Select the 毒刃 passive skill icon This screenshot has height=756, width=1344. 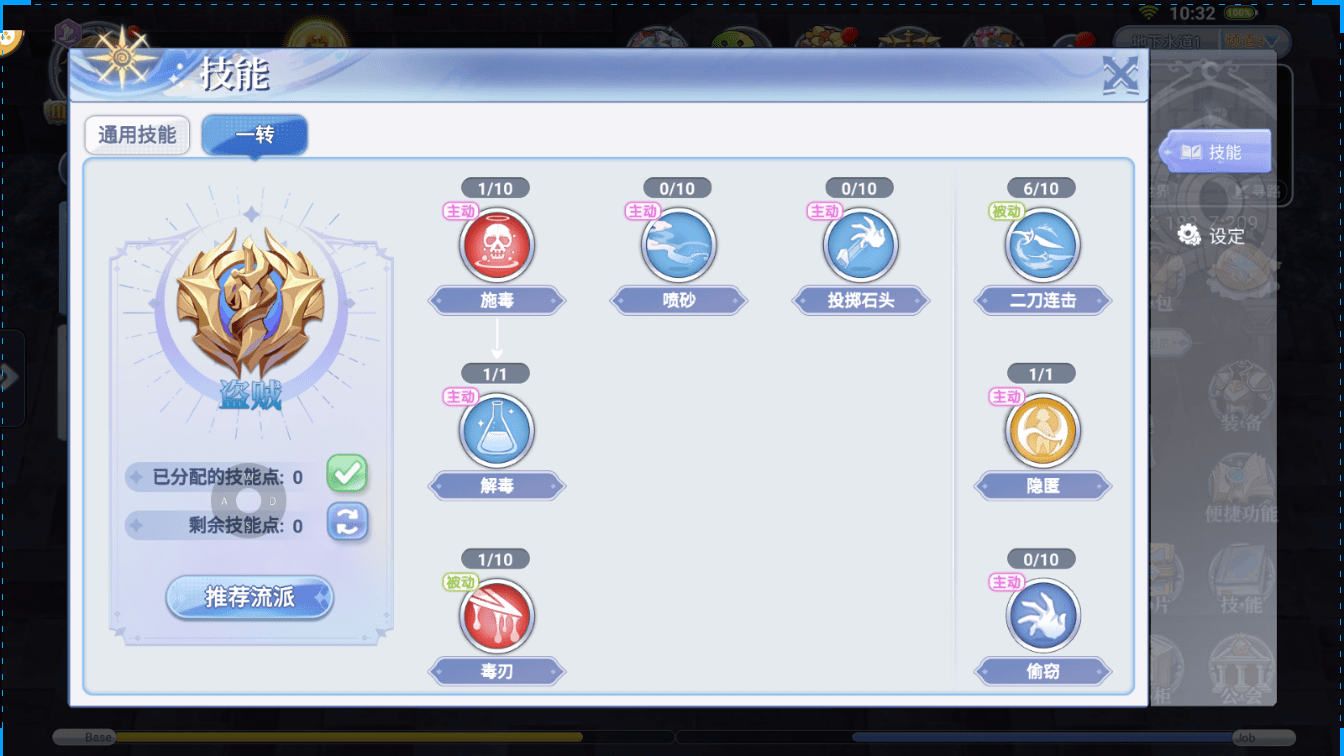point(497,617)
